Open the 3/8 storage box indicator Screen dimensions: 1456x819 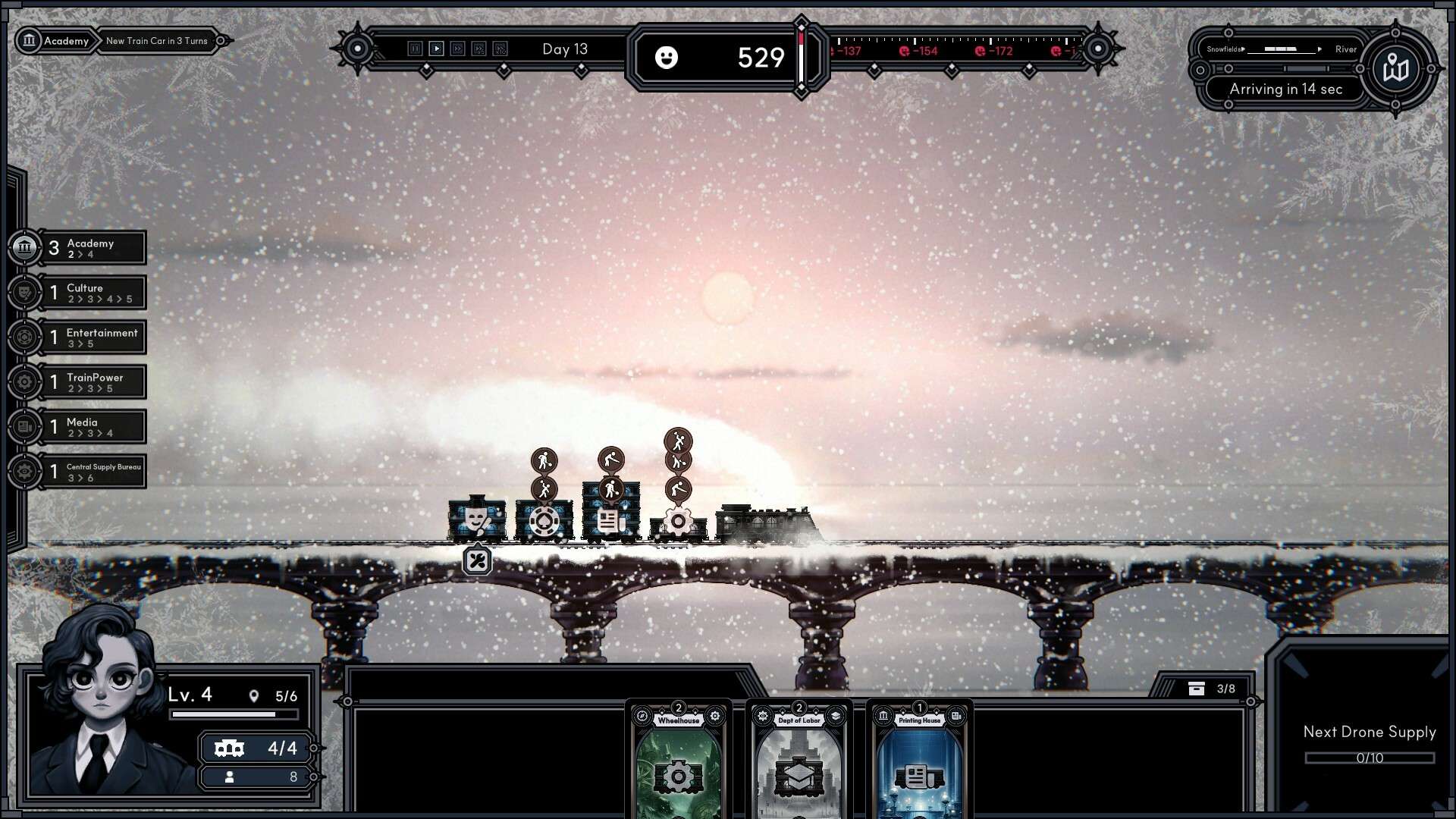coord(1212,689)
